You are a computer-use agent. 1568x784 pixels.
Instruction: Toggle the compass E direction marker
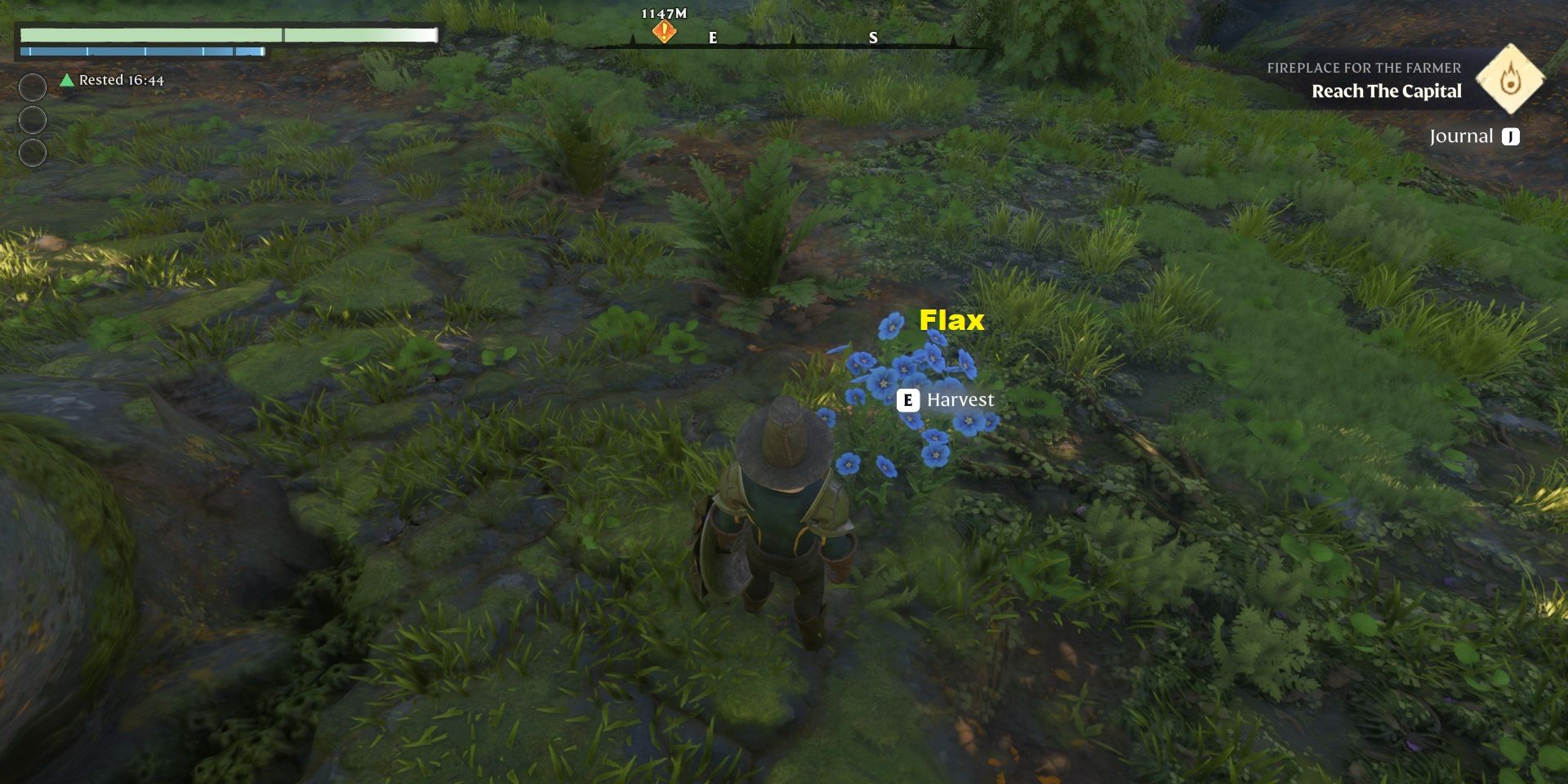[713, 37]
